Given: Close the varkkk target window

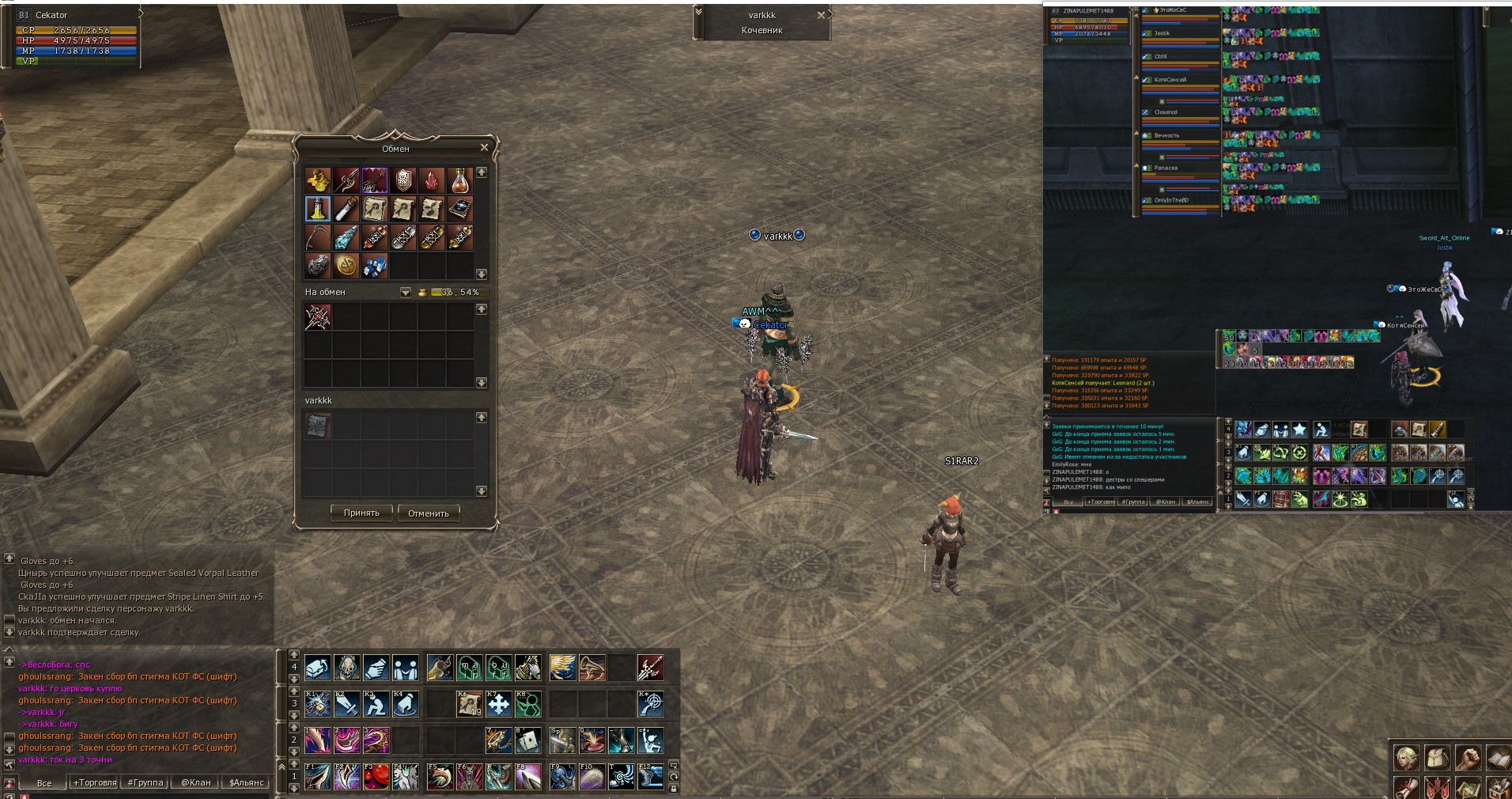Looking at the screenshot, I should click(x=821, y=15).
